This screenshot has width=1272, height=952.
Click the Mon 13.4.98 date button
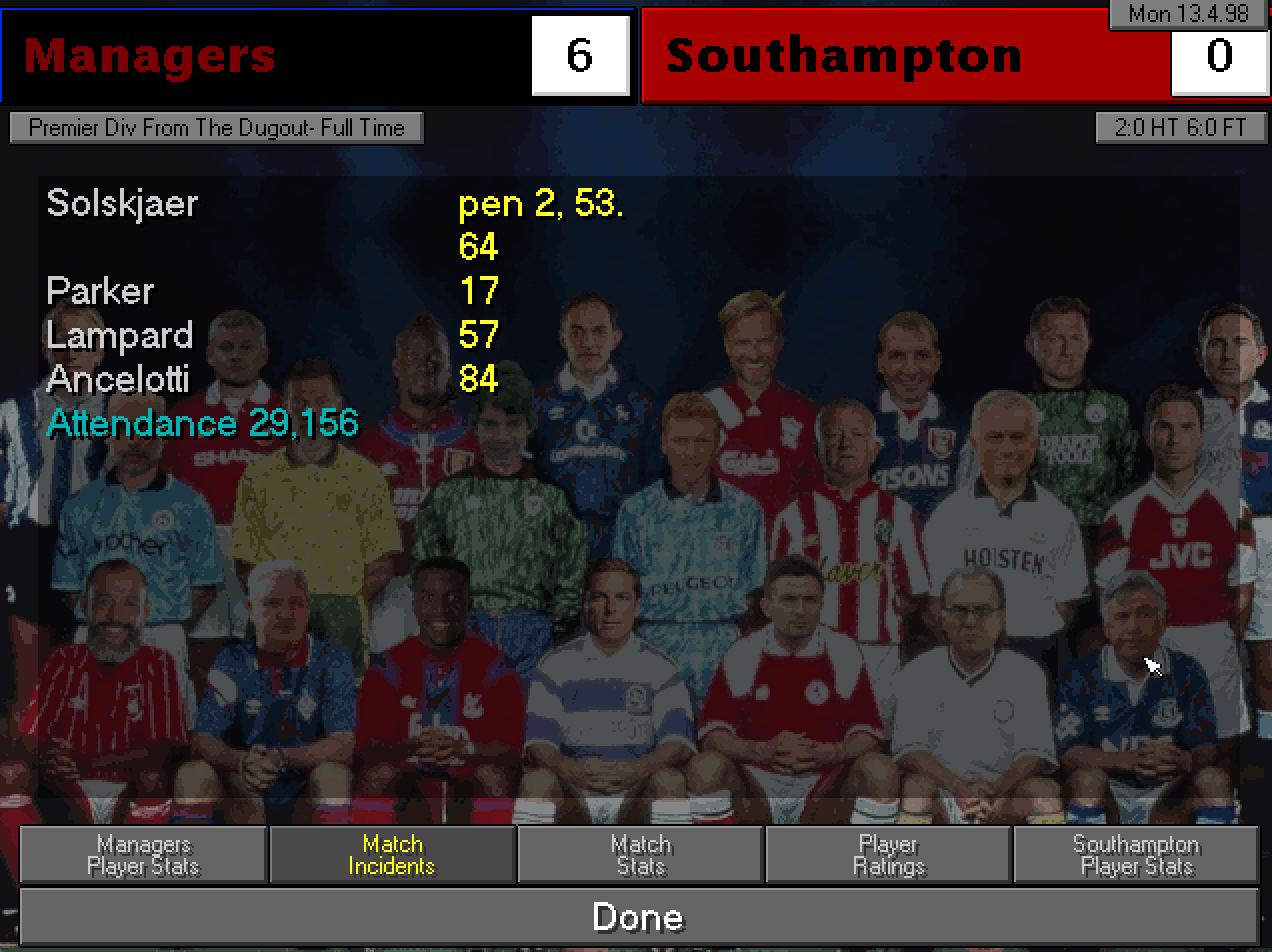click(1187, 14)
